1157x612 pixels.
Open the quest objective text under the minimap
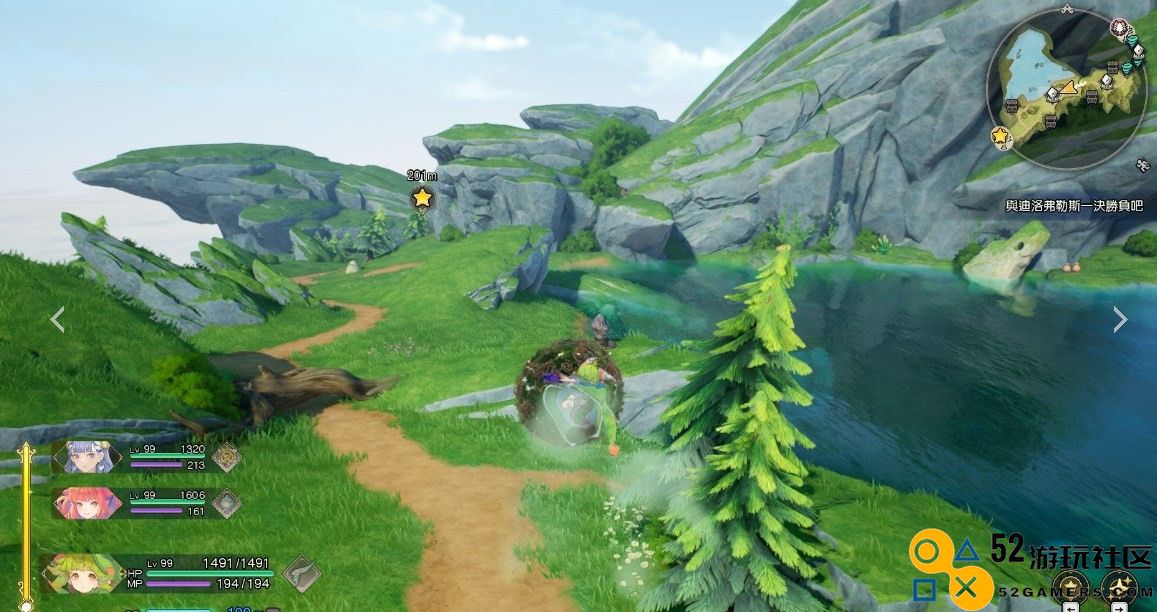(1074, 206)
